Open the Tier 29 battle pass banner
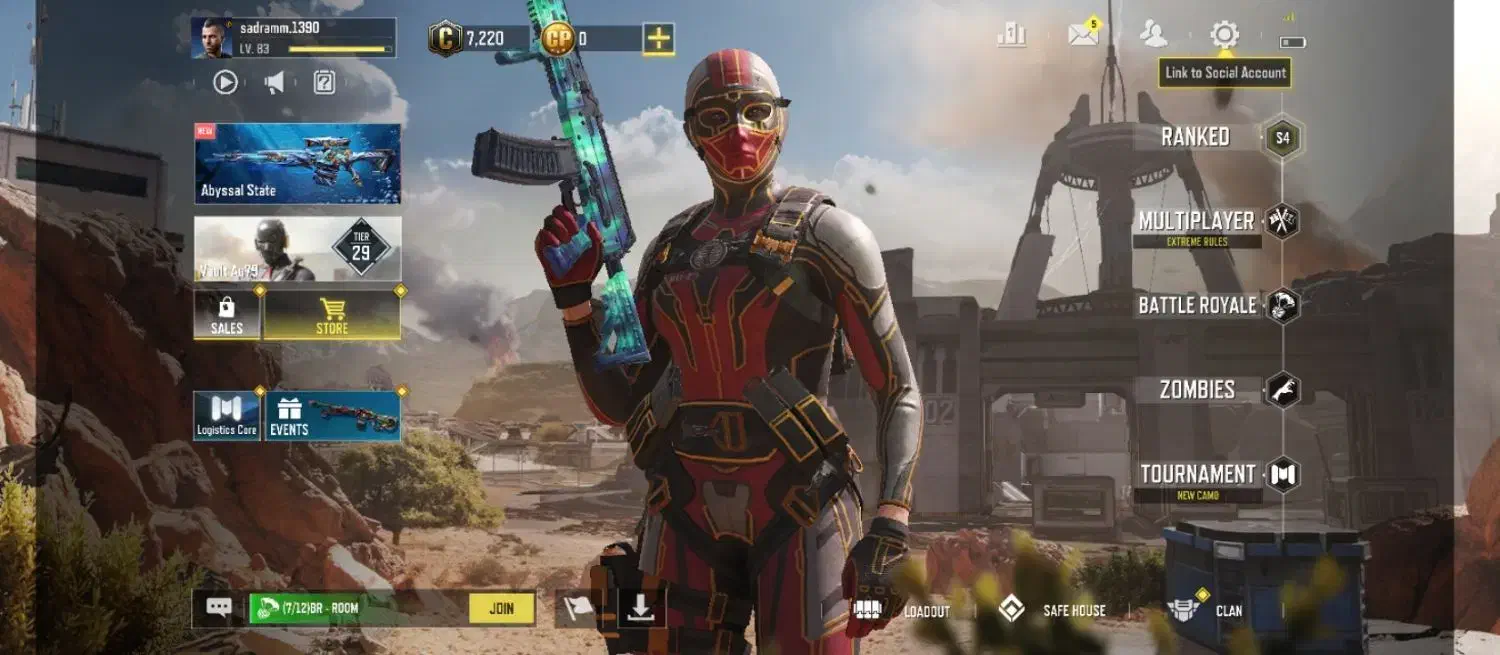This screenshot has height=655, width=1500. tap(298, 249)
